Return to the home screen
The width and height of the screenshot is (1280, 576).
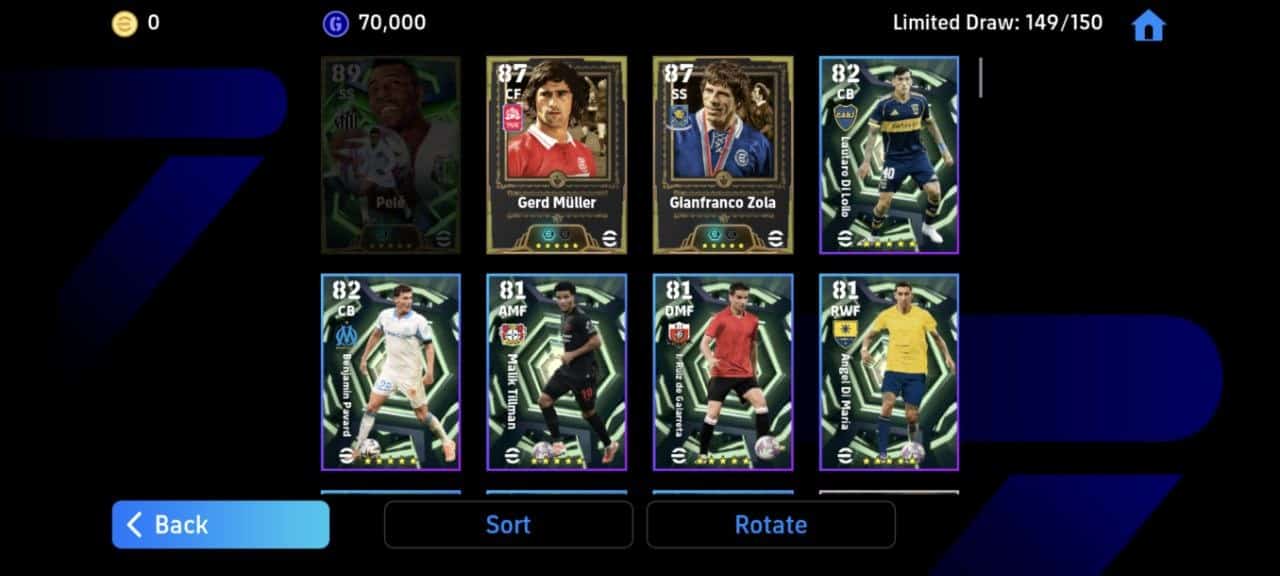[1148, 26]
